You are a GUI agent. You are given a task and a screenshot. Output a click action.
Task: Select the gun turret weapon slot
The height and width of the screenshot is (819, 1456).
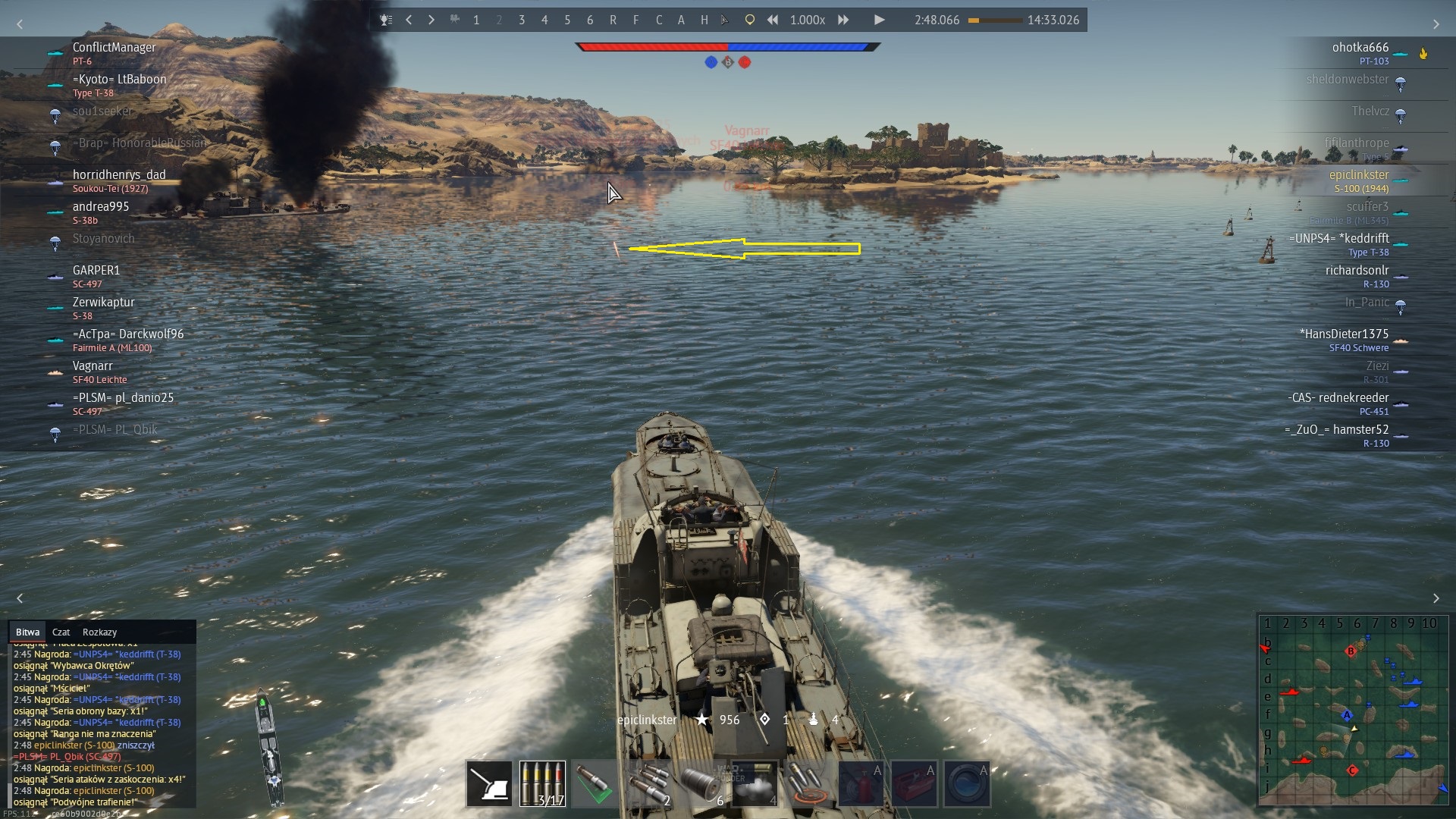pos(489,783)
